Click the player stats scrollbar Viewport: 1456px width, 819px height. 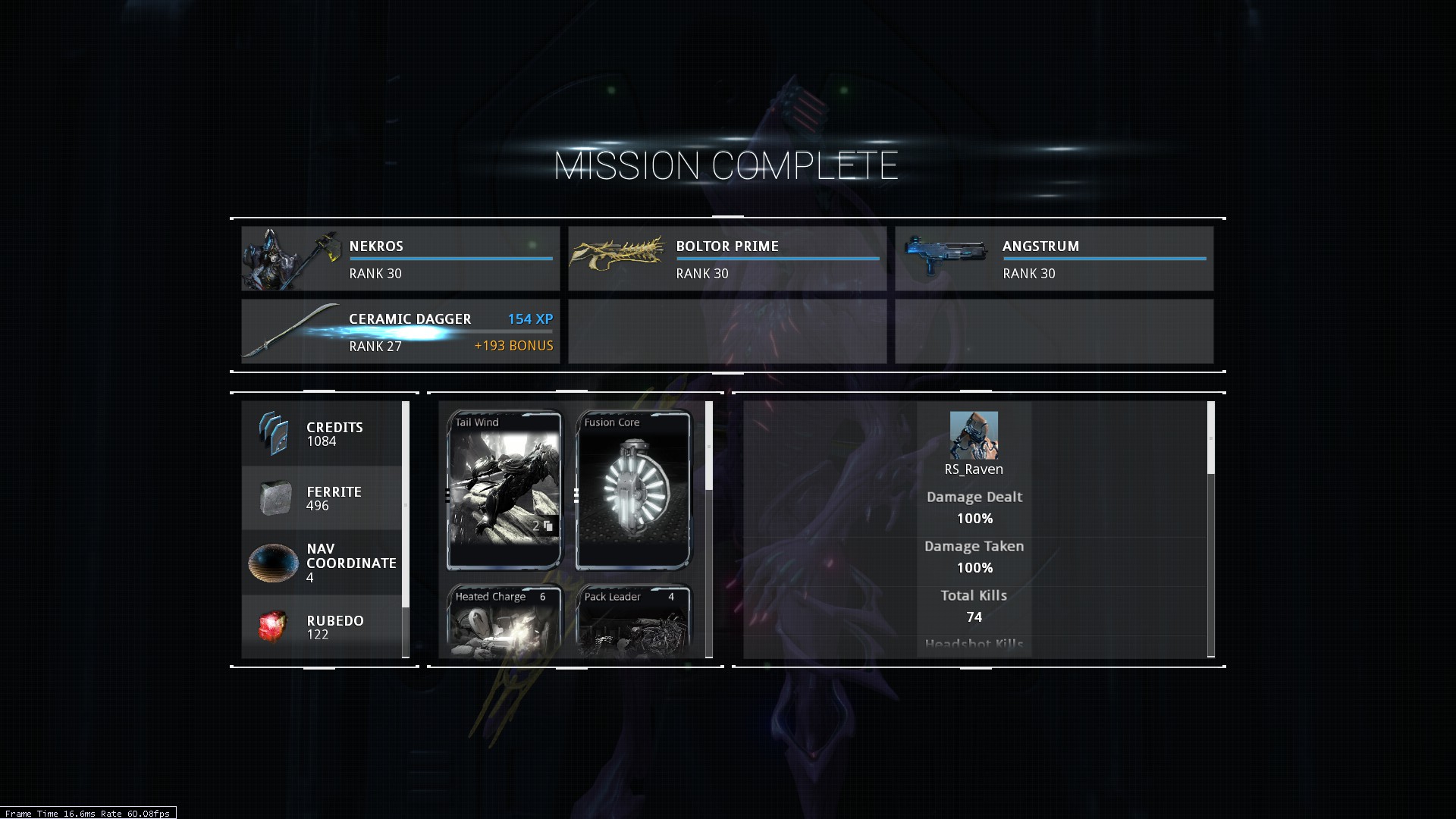1210,438
